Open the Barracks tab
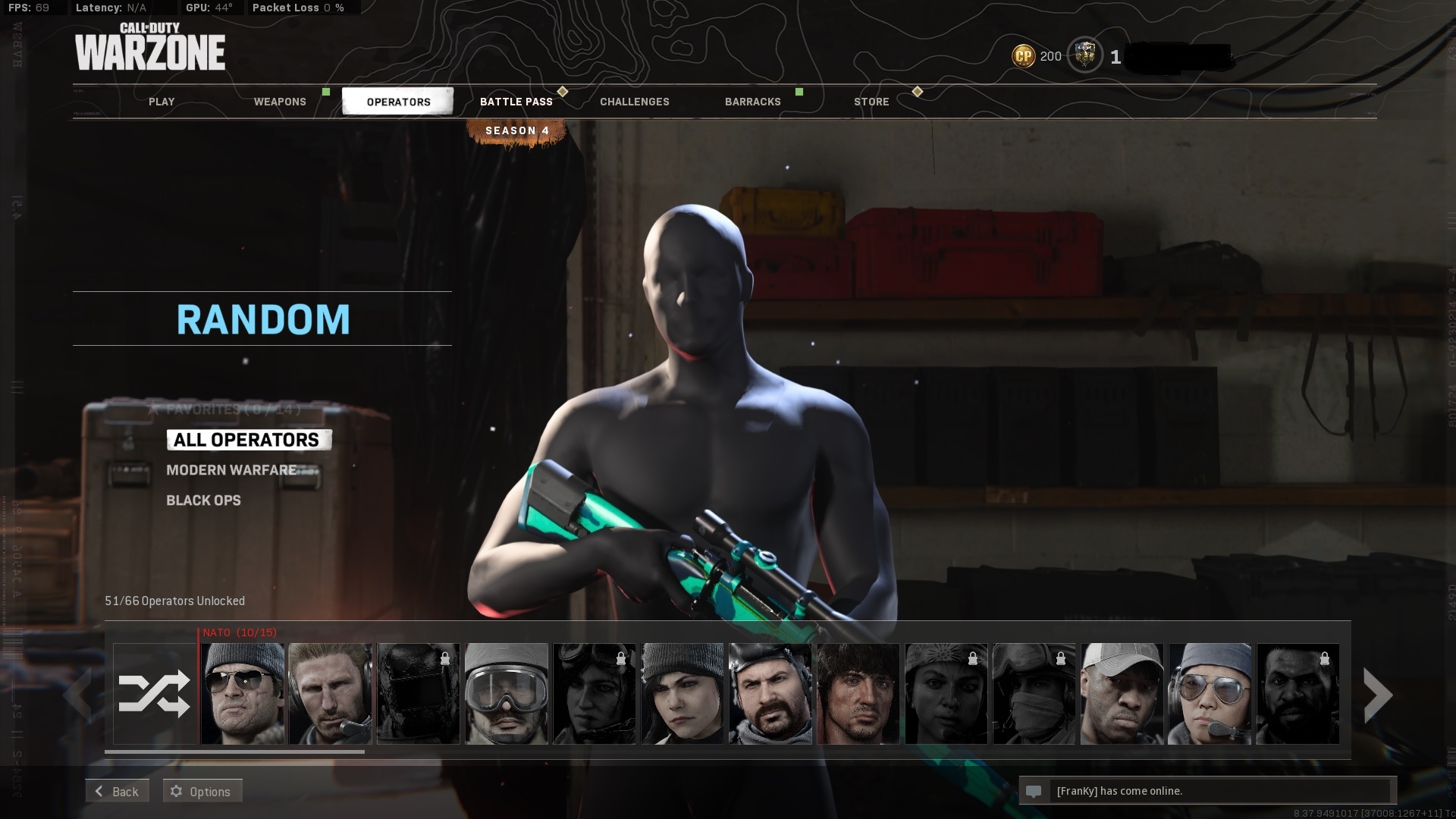 [x=753, y=102]
